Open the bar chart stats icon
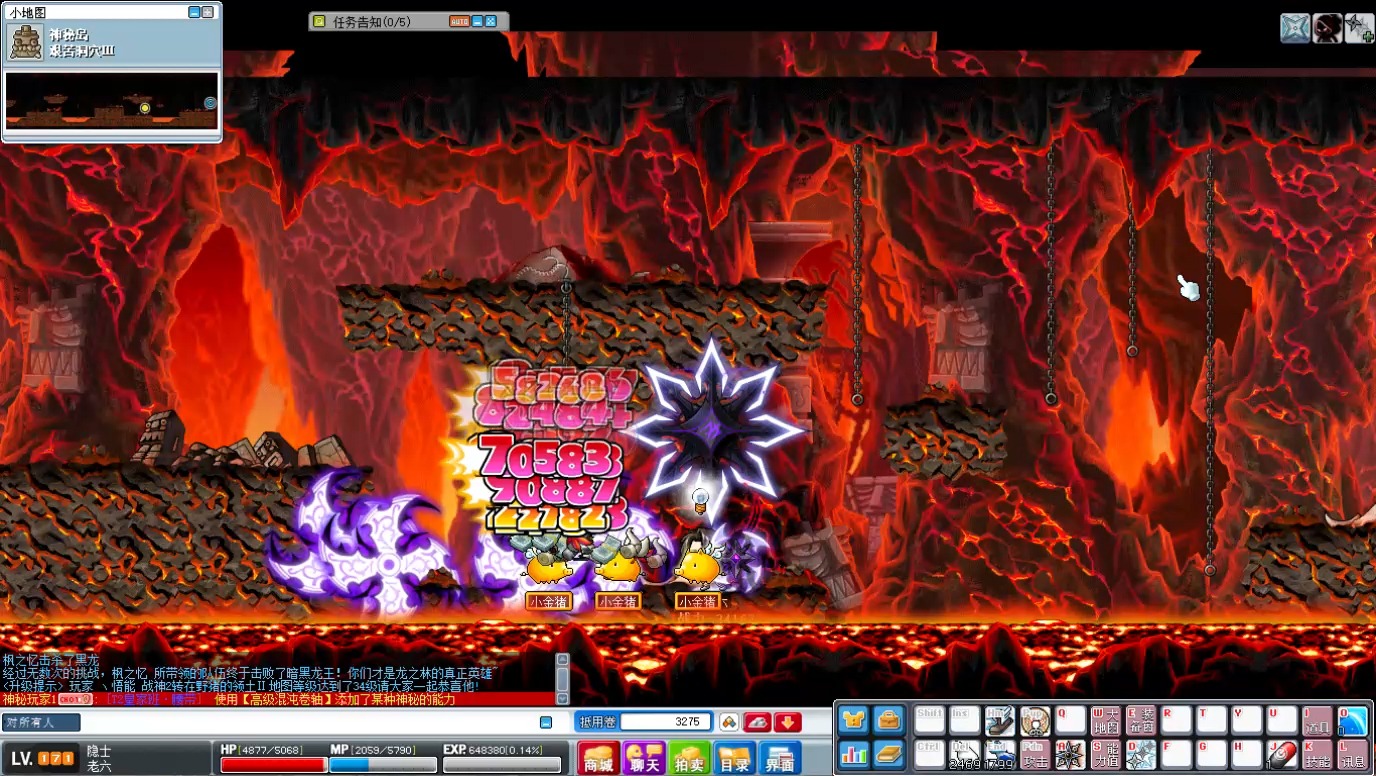The width and height of the screenshot is (1376, 776). coord(853,753)
